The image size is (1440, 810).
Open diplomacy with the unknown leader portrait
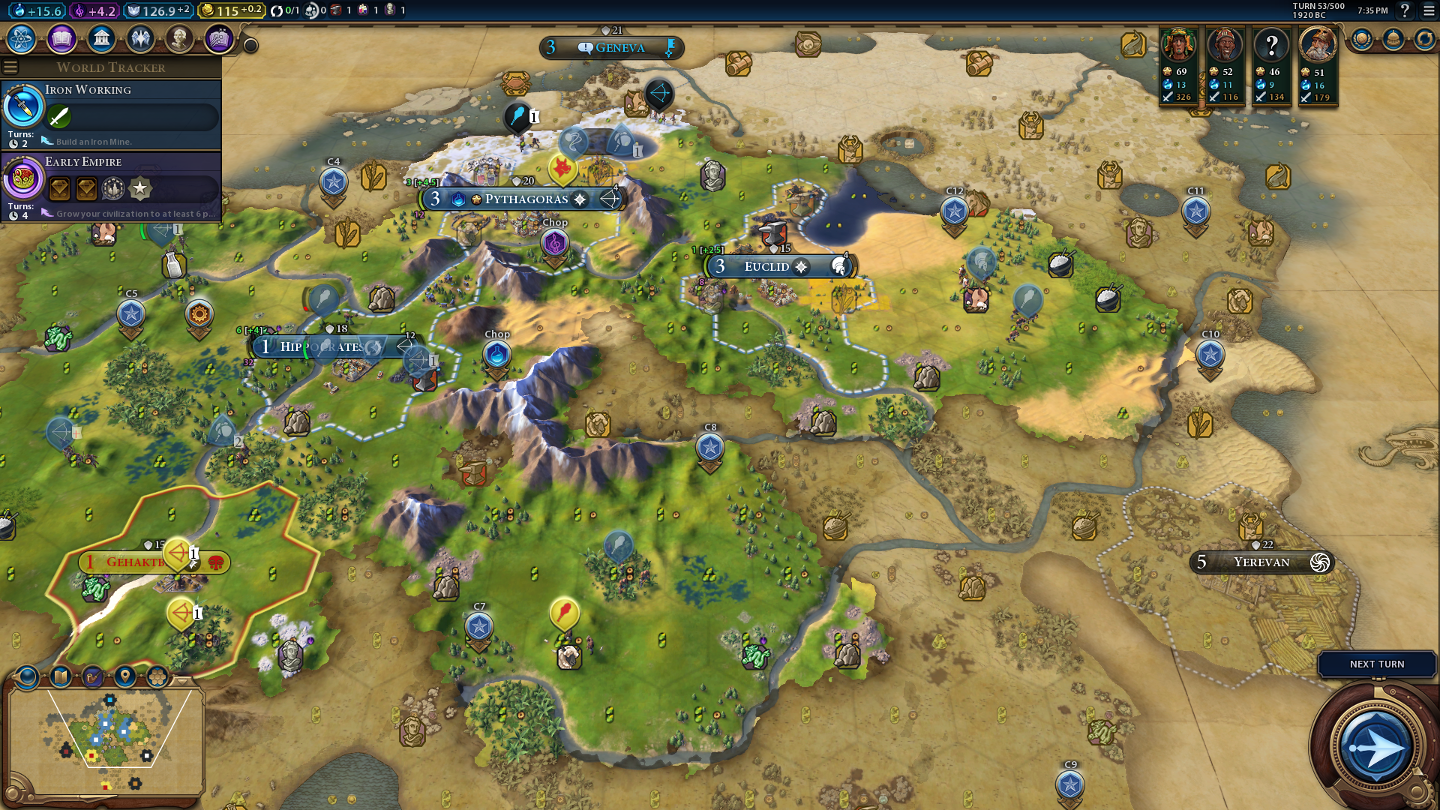coord(1272,45)
